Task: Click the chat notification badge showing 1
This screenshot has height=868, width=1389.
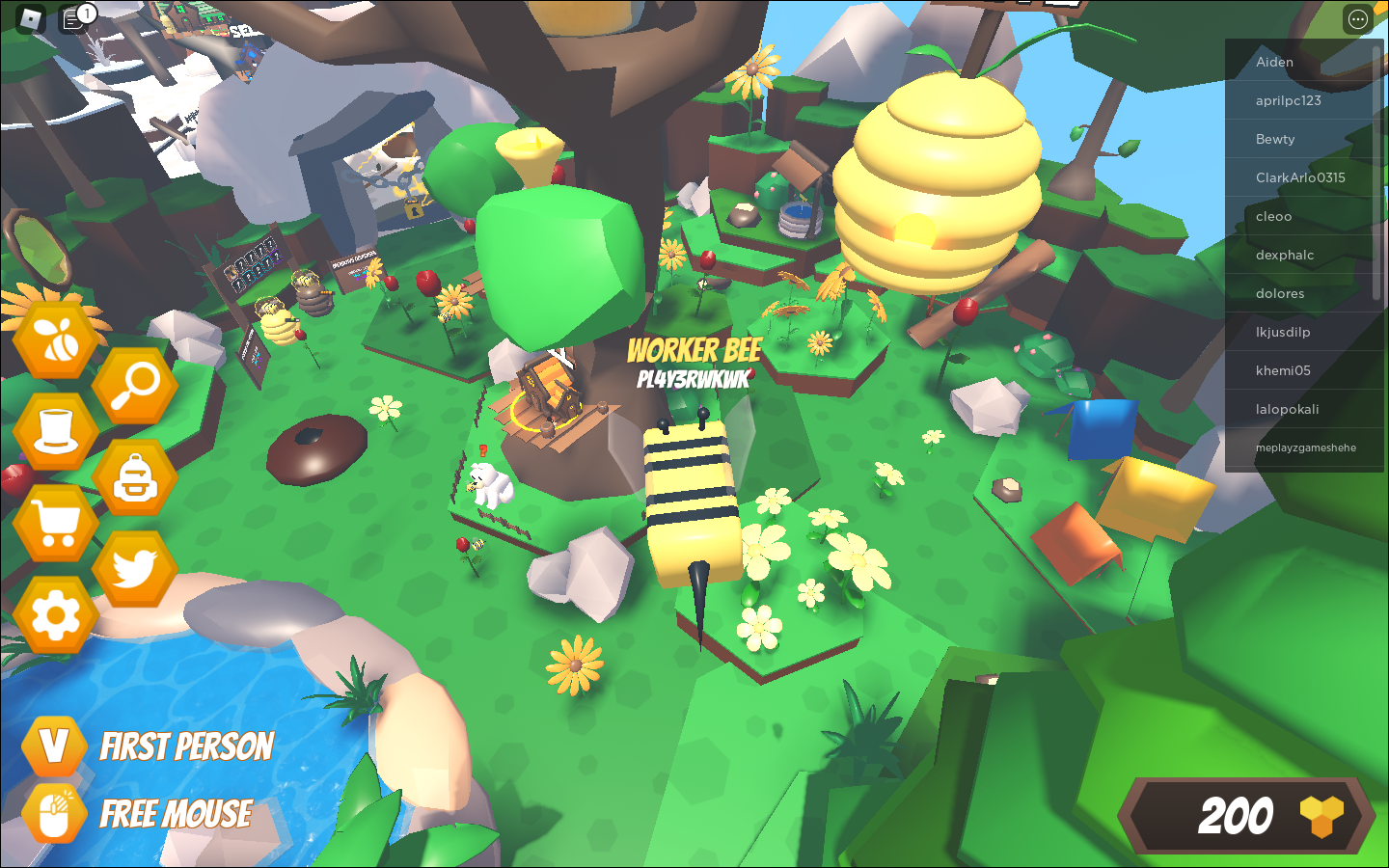Action: click(86, 12)
